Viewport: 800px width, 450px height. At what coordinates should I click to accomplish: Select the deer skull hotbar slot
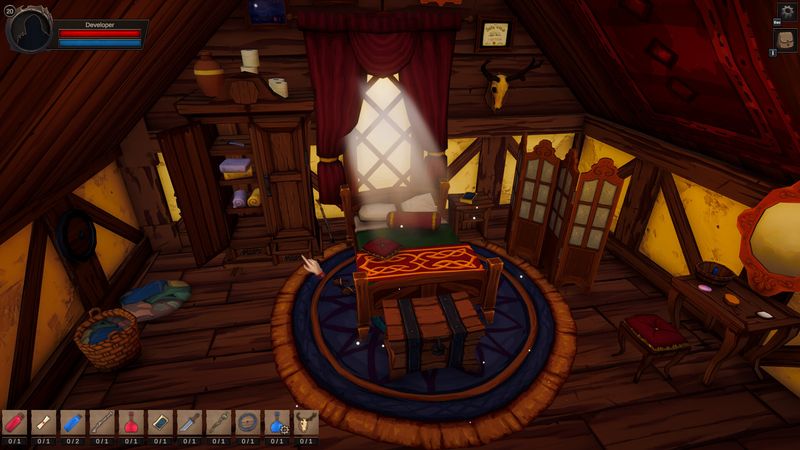[306, 422]
